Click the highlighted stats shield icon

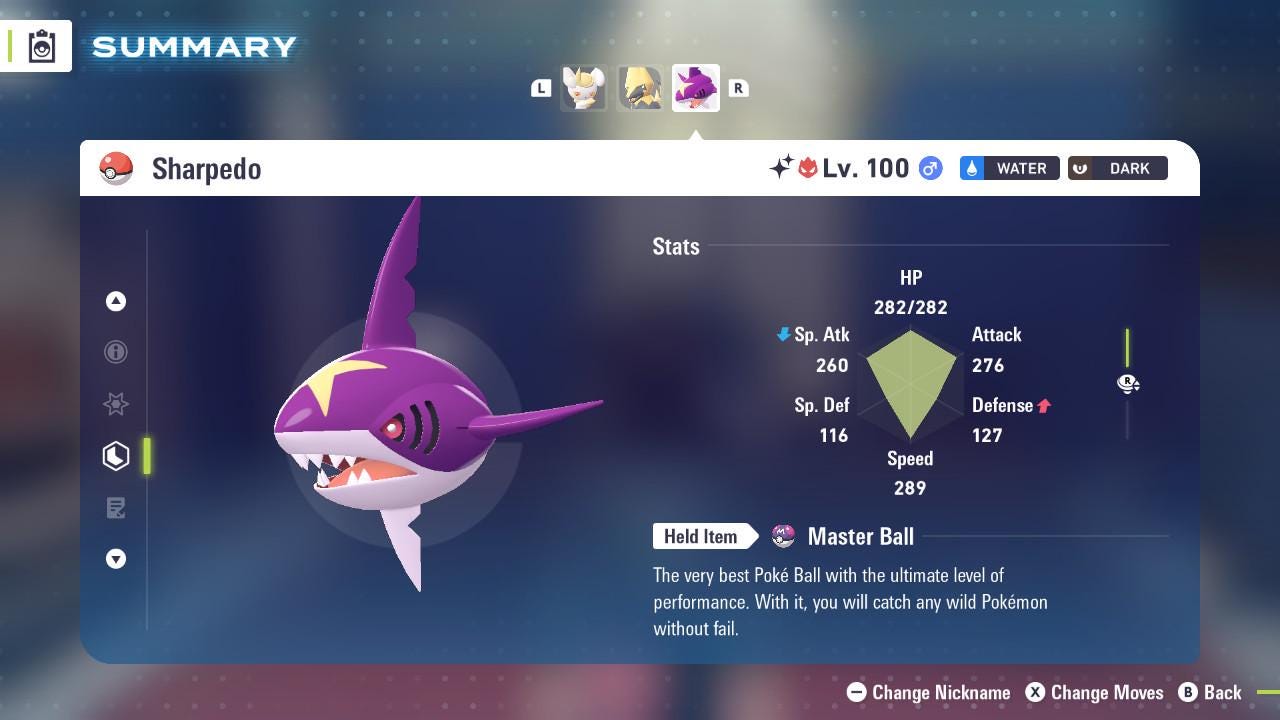click(x=116, y=456)
